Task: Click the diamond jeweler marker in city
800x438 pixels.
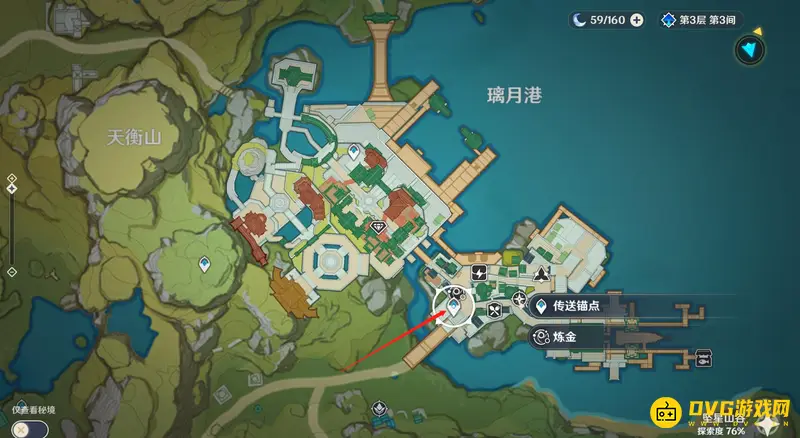Action: pos(378,228)
